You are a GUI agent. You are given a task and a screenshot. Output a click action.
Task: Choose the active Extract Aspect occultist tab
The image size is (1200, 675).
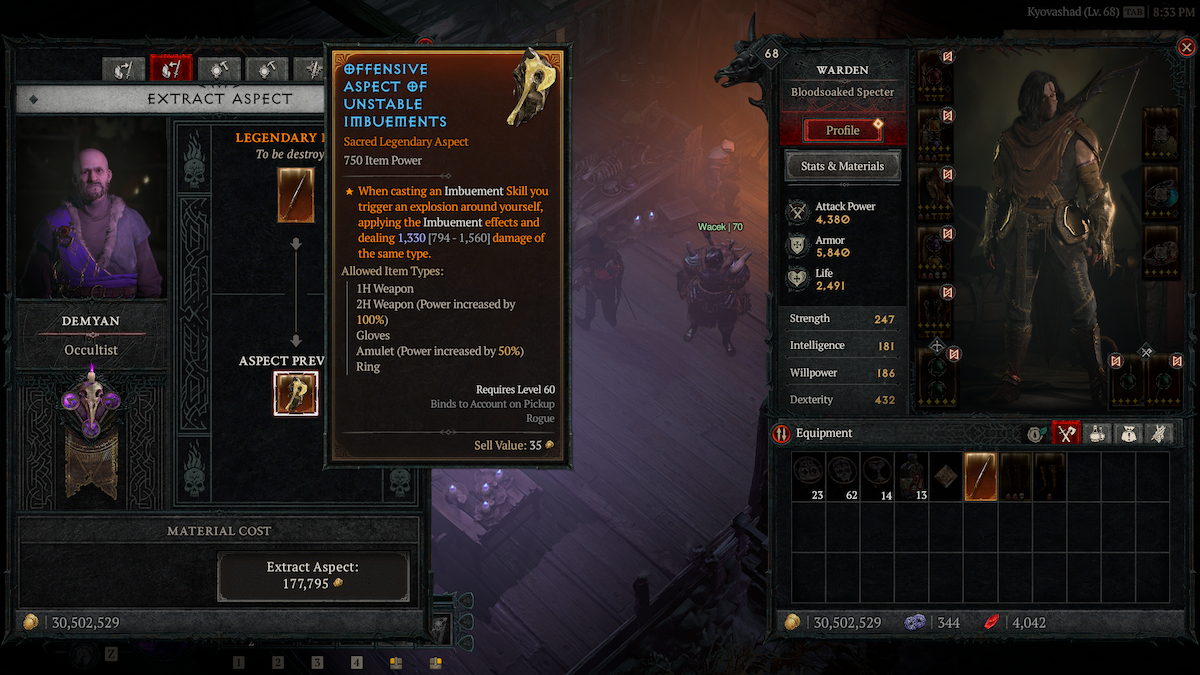point(170,68)
